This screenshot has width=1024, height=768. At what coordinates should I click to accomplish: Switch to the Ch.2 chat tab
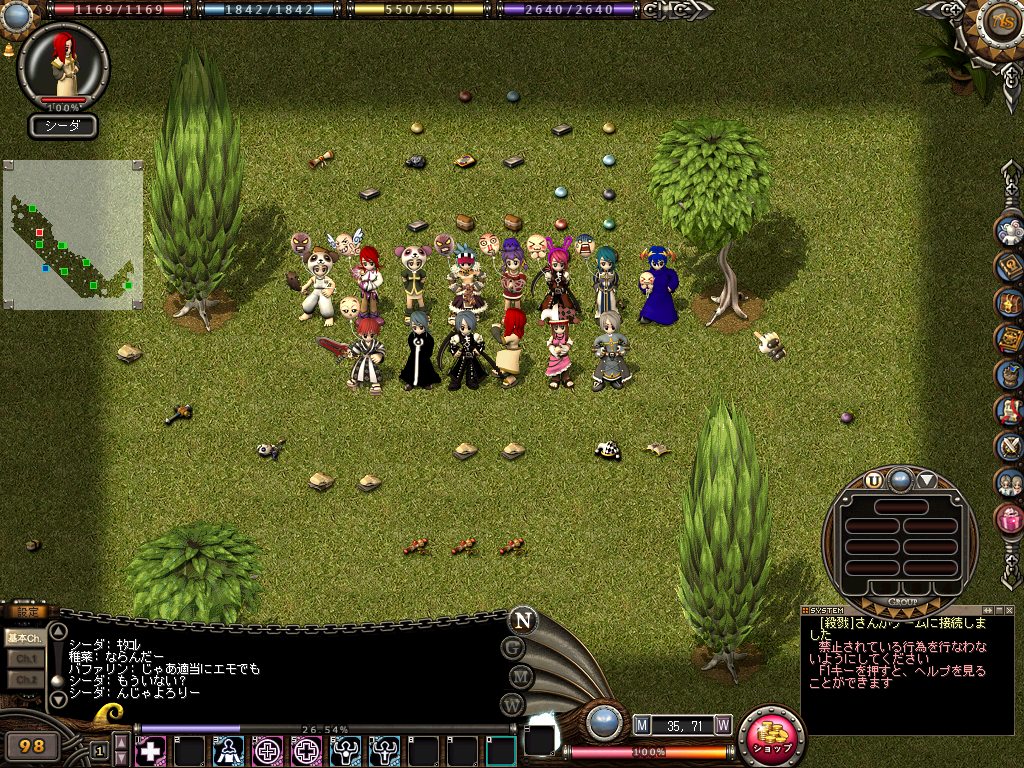(24, 679)
